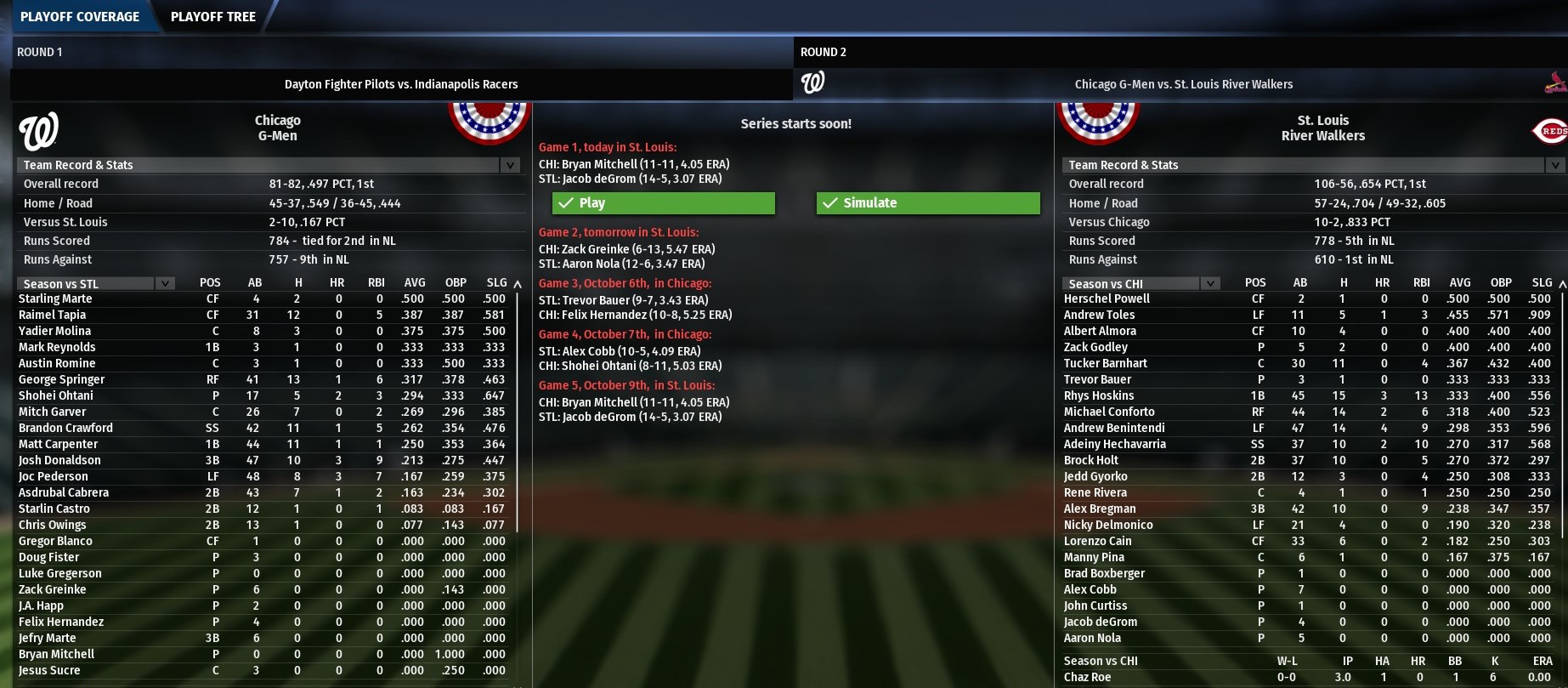Select Rhys Hoskins in St. Louis roster
The image size is (1568, 688).
click(1099, 395)
